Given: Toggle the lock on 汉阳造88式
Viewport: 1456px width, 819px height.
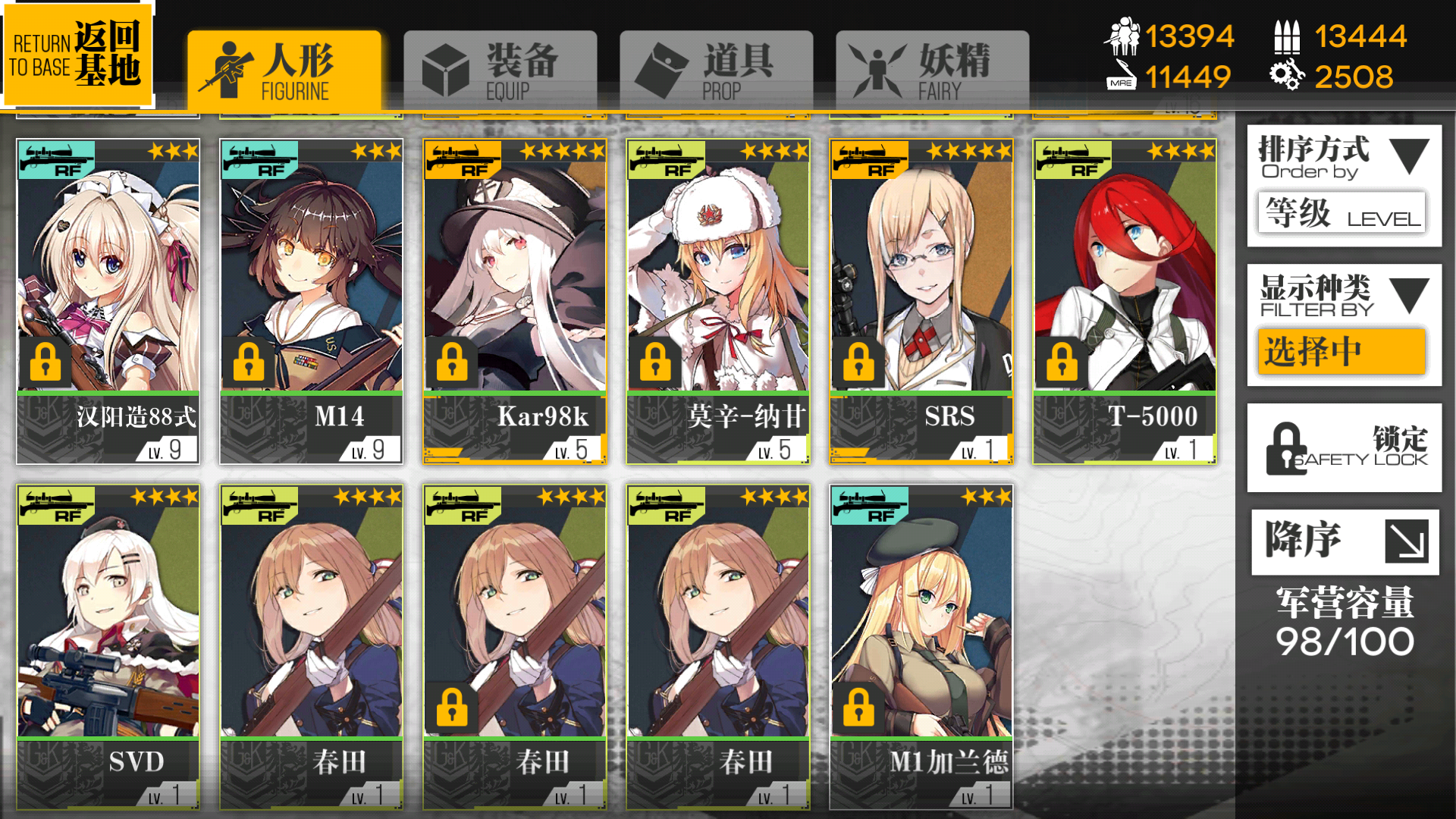Looking at the screenshot, I should 47,362.
